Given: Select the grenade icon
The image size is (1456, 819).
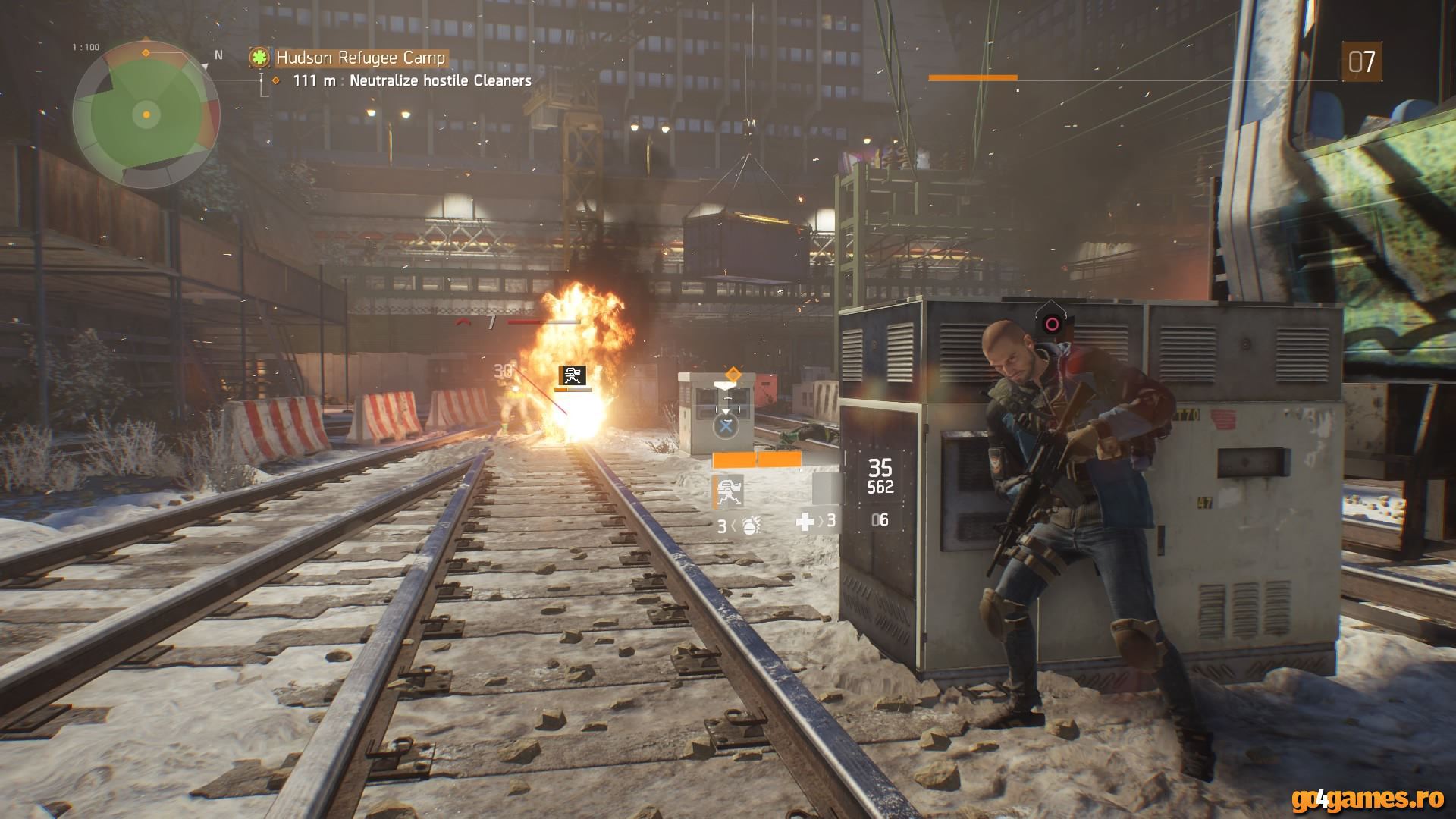Looking at the screenshot, I should click(750, 525).
